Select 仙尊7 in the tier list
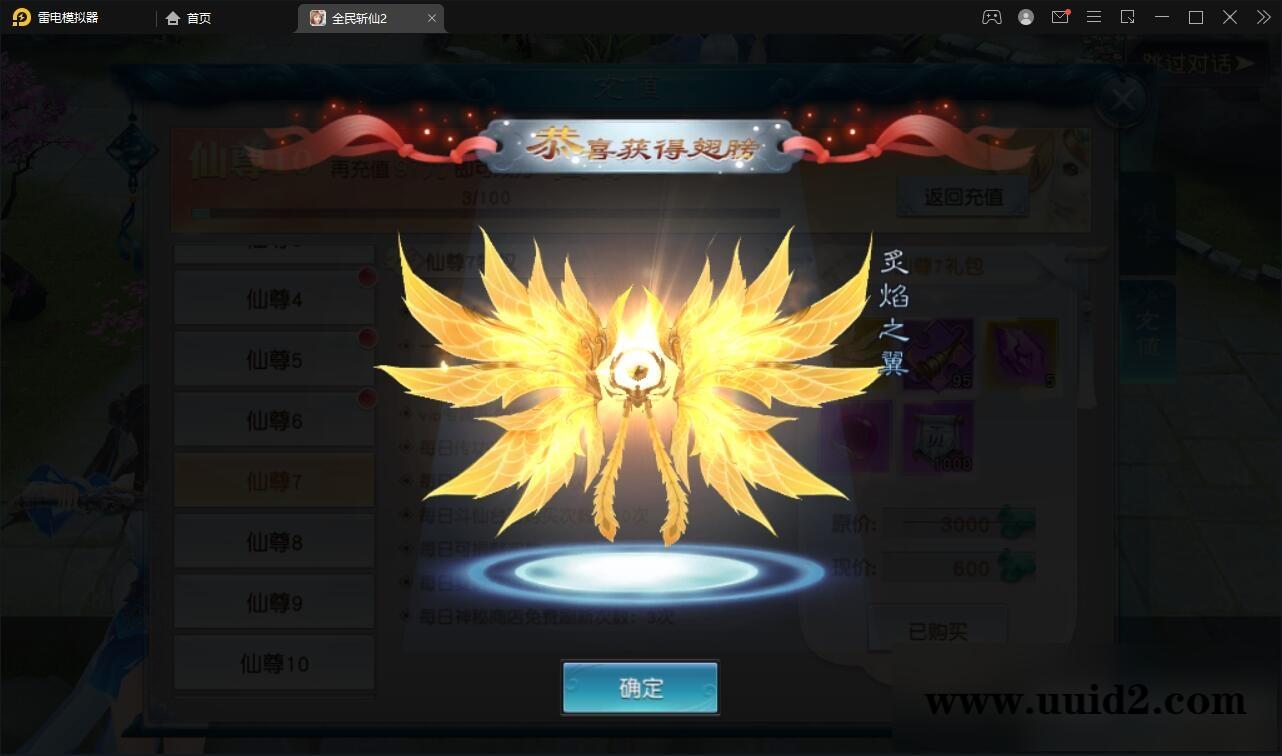This screenshot has width=1282, height=756. (x=274, y=480)
